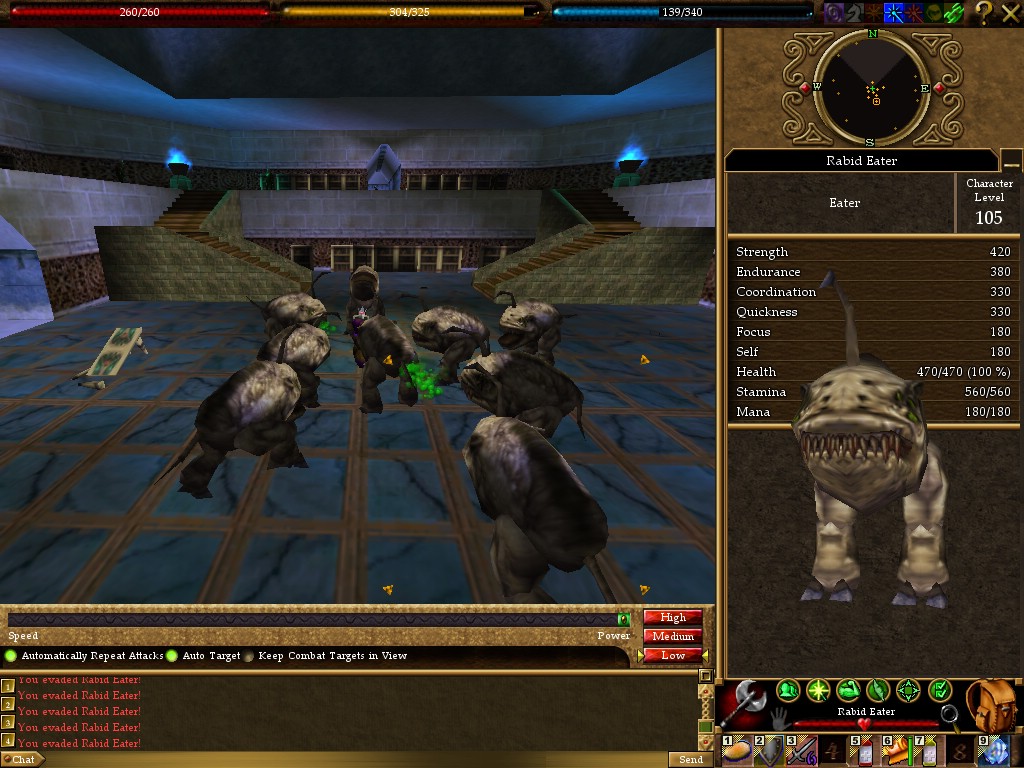Open the Chat options button
The height and width of the screenshot is (768, 1024).
click(22, 760)
